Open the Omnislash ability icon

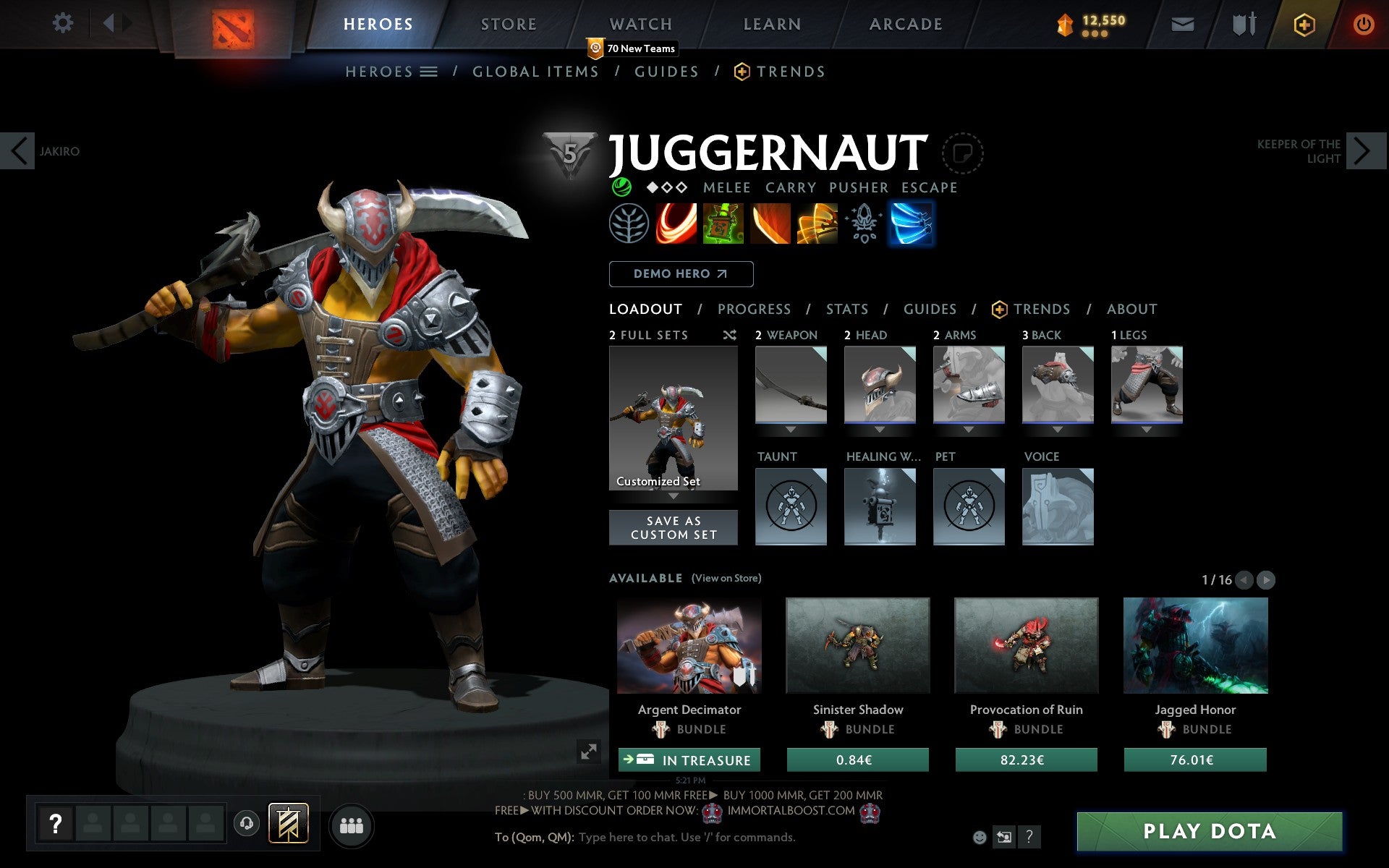coord(817,224)
